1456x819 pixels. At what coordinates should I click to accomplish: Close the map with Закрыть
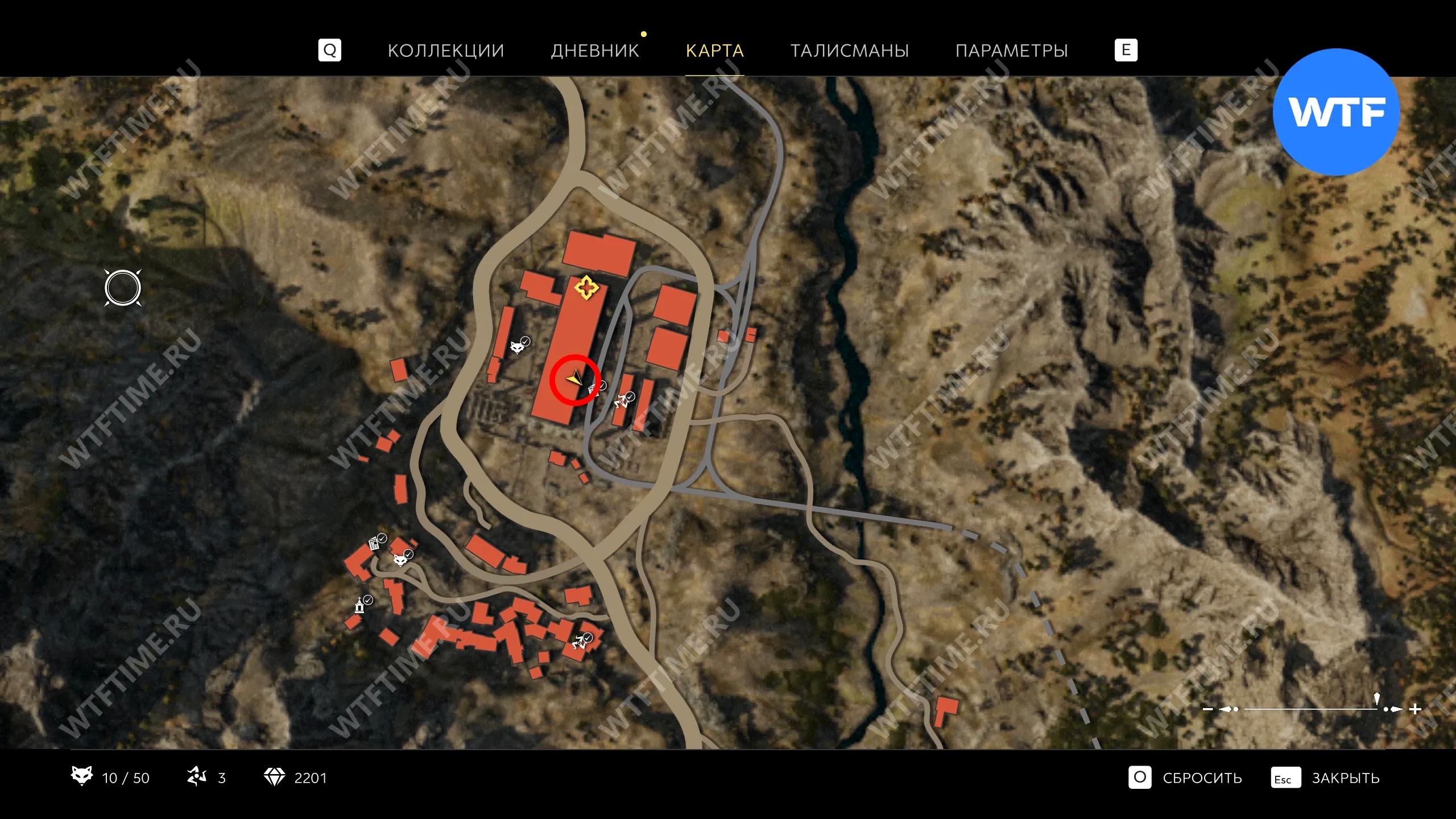[x=1345, y=778]
